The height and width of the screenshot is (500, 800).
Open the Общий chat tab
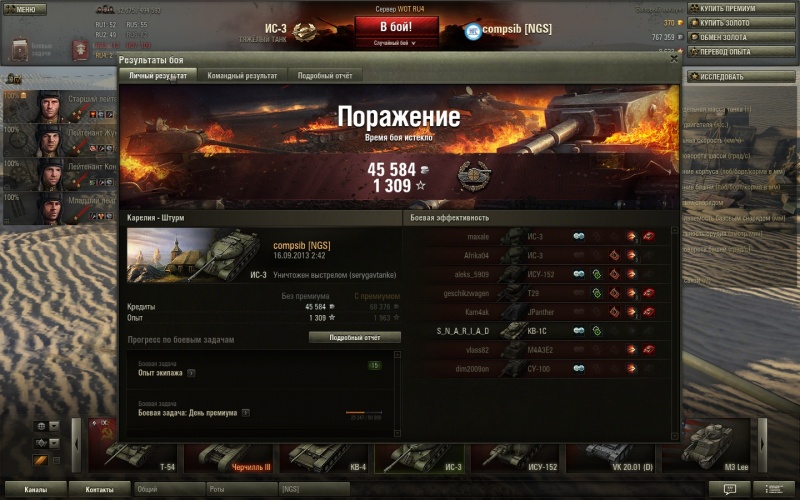pyautogui.click(x=168, y=490)
